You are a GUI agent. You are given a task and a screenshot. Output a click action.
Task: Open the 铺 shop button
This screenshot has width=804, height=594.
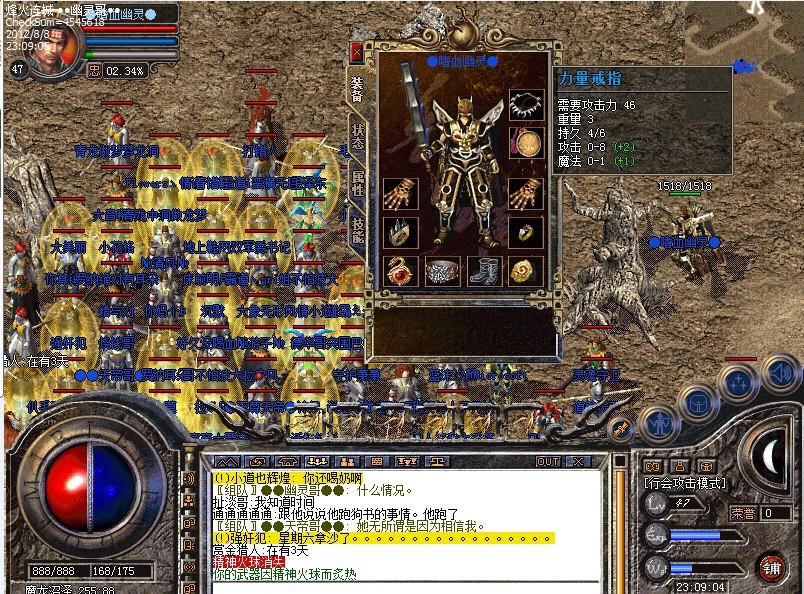click(770, 567)
